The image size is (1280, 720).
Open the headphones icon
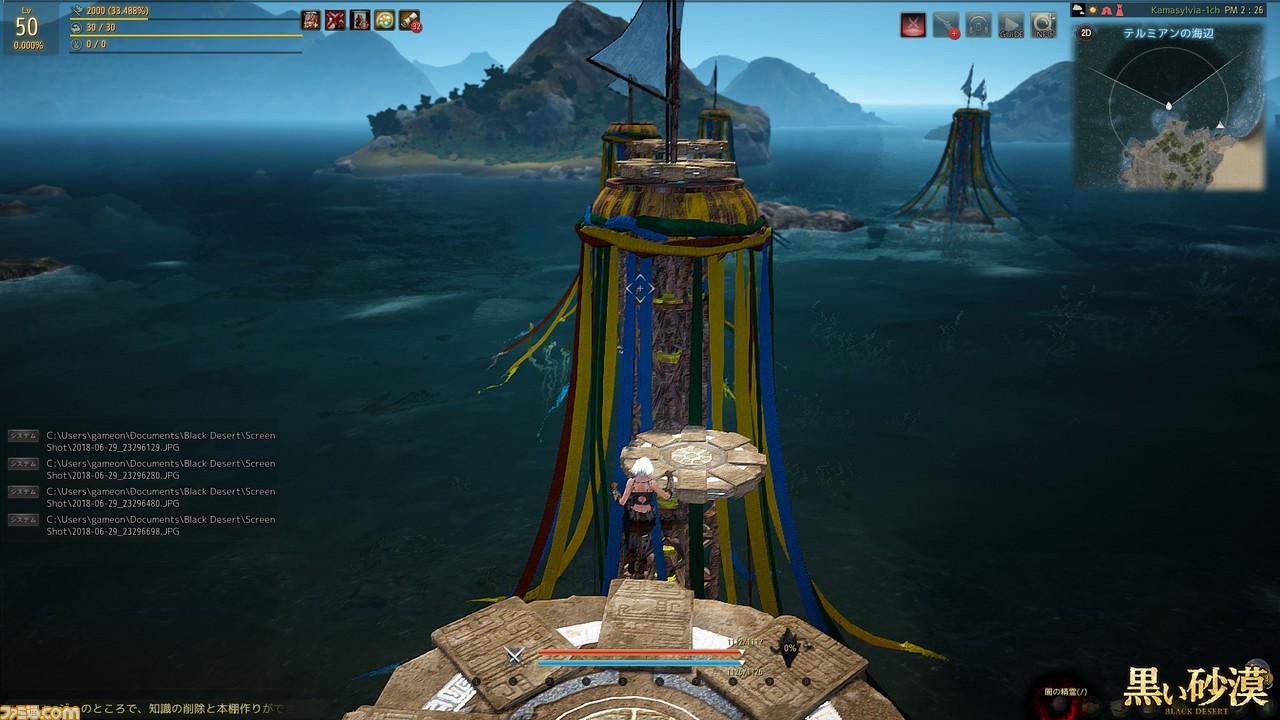coord(978,25)
